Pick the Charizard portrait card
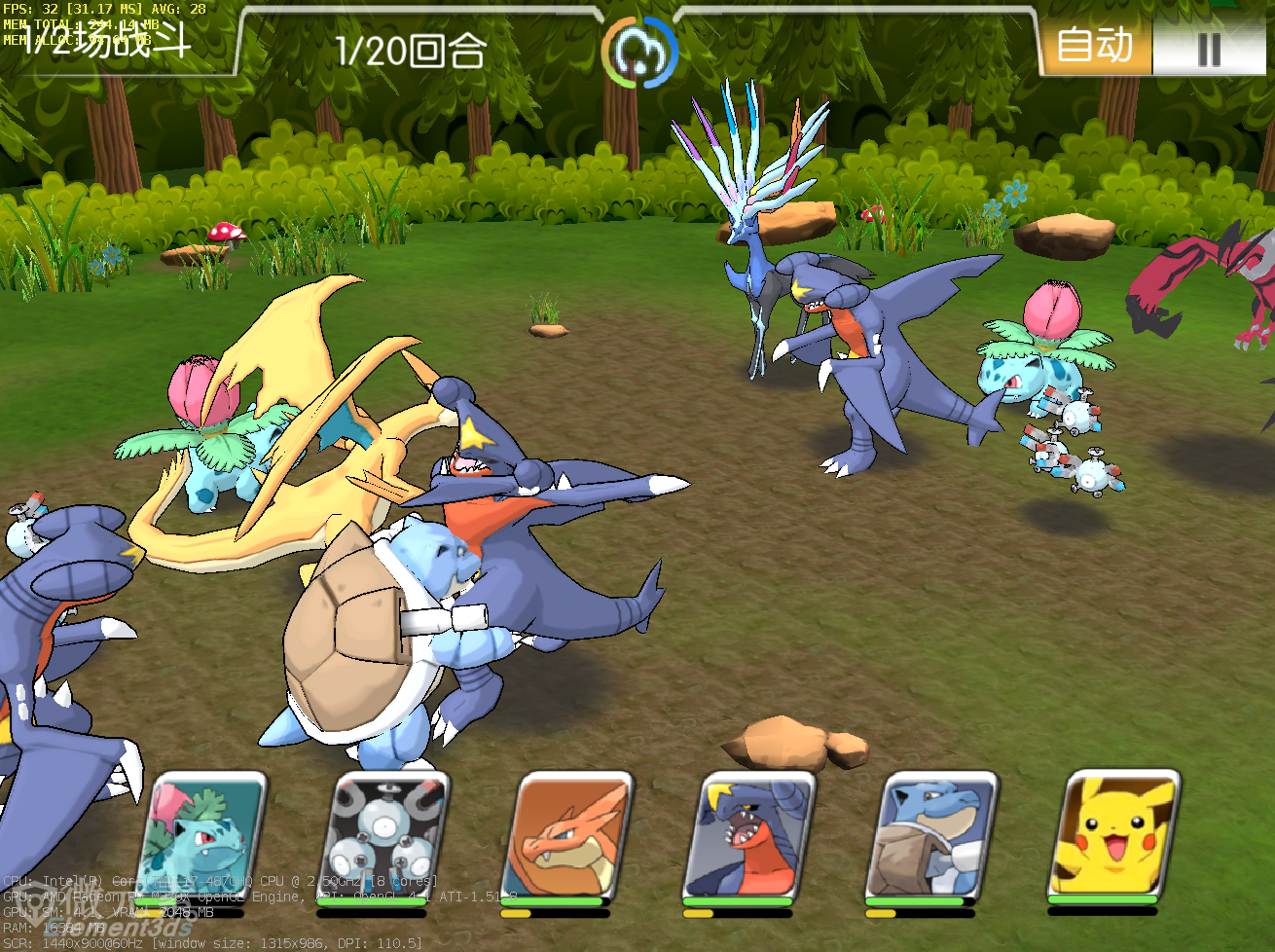Viewport: 1275px width, 952px height. [569, 837]
